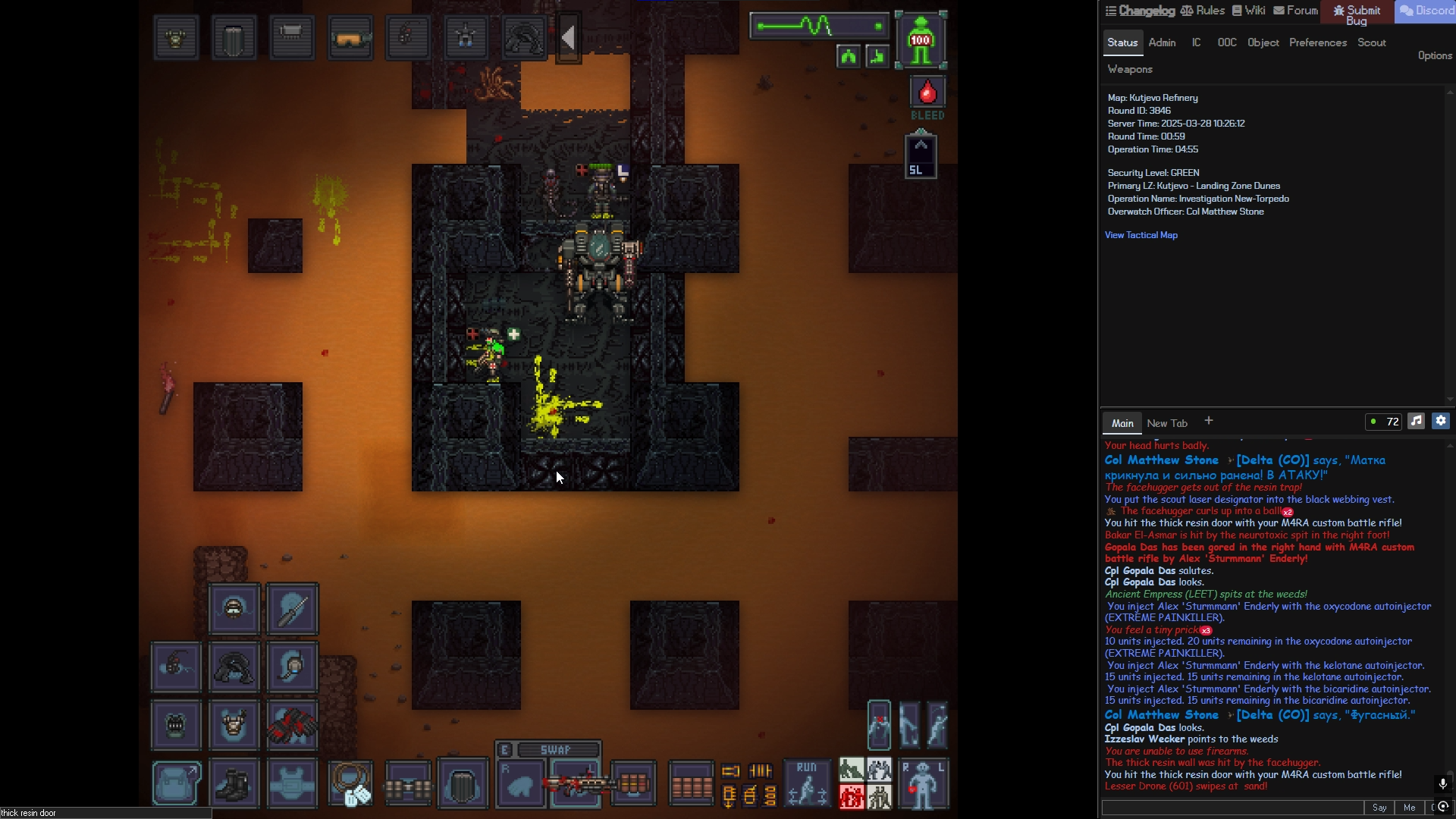Toggle the RUN movement mode button

point(806,783)
